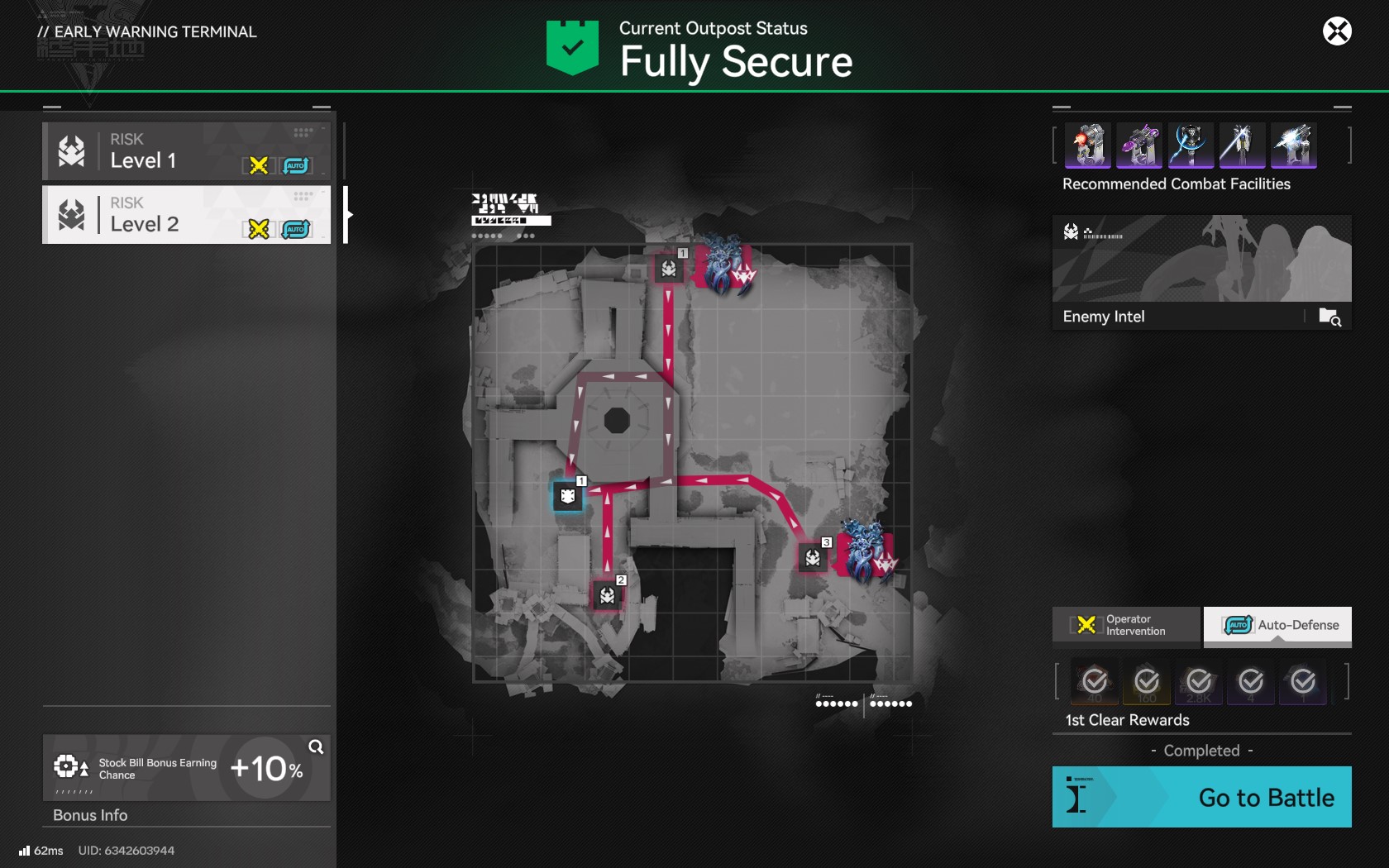Image resolution: width=1389 pixels, height=868 pixels.
Task: Inspect the boss enemy beside spawn 3
Action: pos(866,551)
